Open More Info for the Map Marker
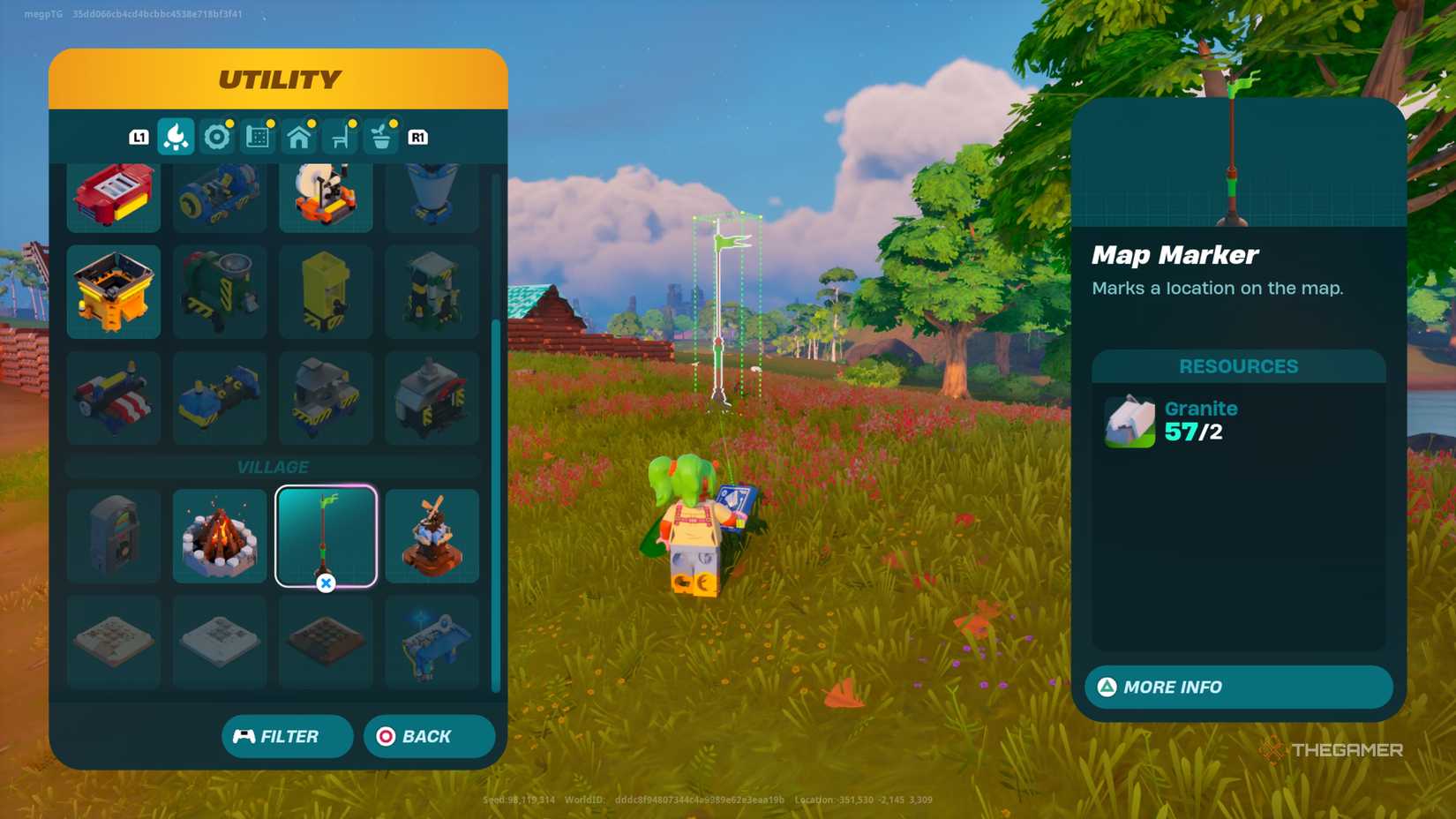Image resolution: width=1456 pixels, height=819 pixels. 1235,687
